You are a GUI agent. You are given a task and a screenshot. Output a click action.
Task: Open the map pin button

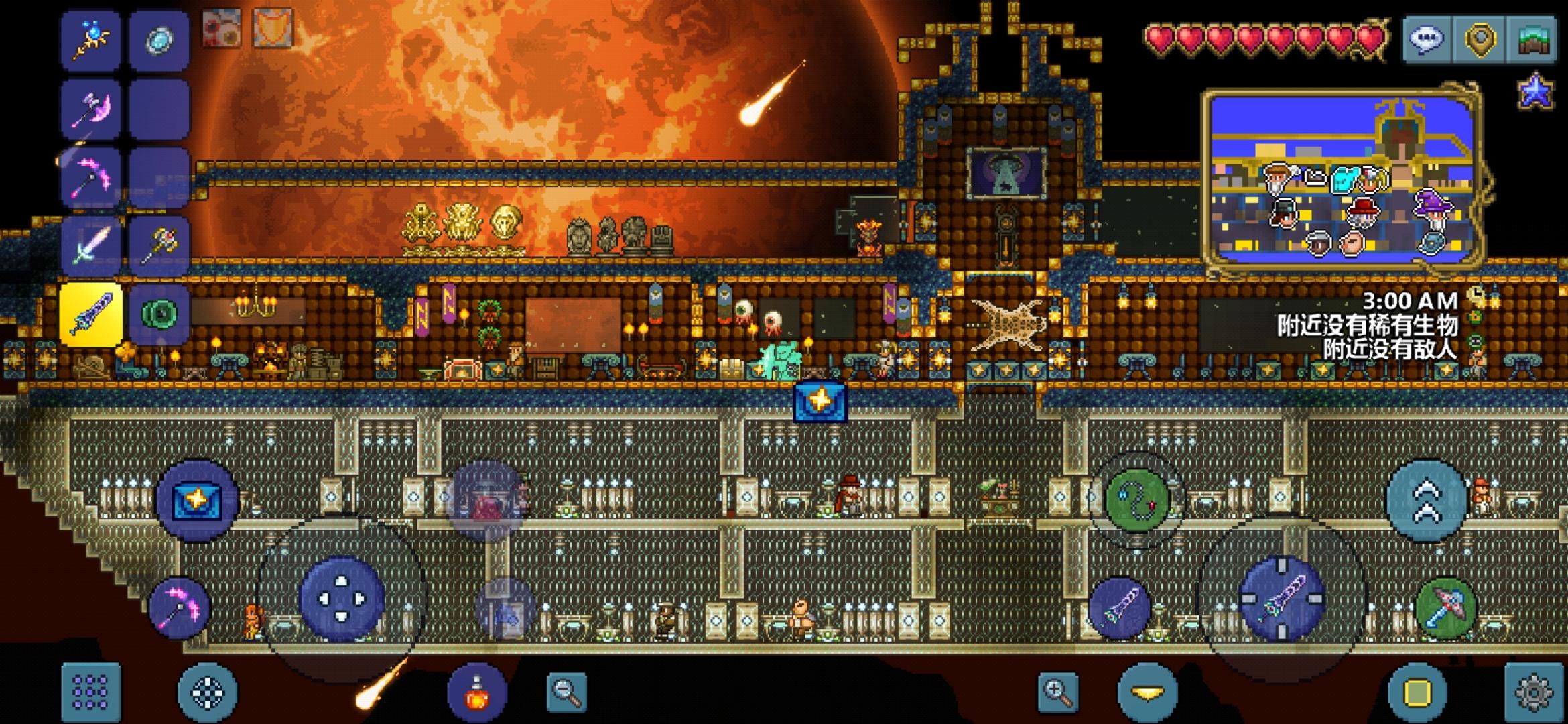[1480, 40]
